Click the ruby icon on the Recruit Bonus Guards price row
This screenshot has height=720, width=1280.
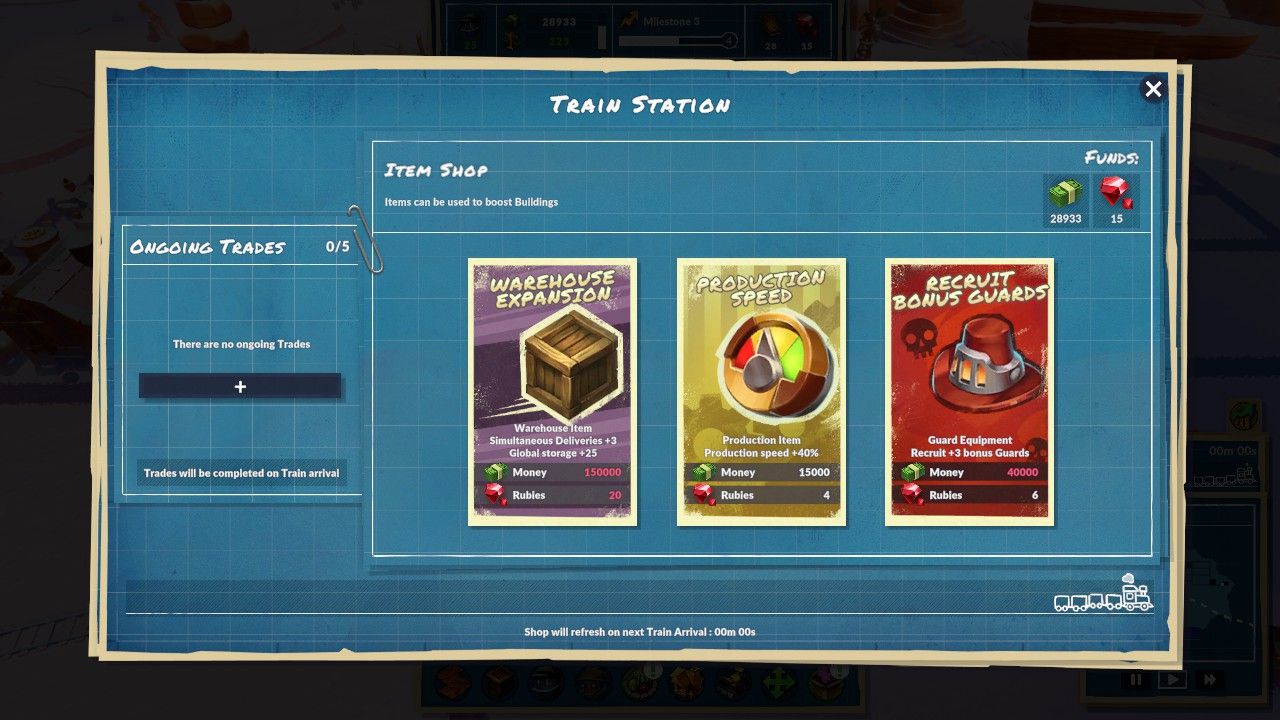tap(913, 494)
